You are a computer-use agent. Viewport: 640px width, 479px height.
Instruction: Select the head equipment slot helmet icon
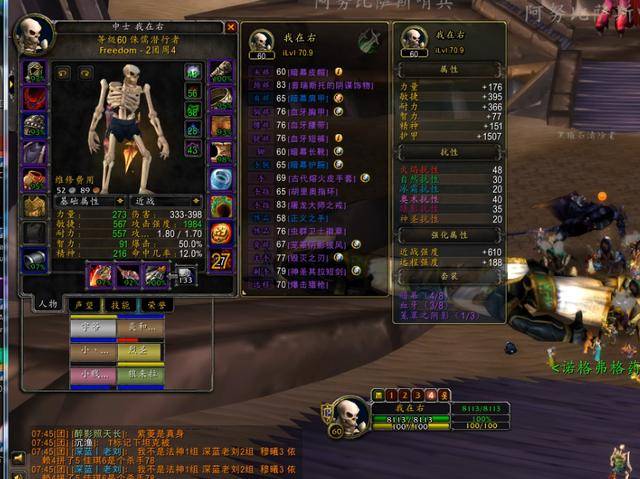pos(35,72)
